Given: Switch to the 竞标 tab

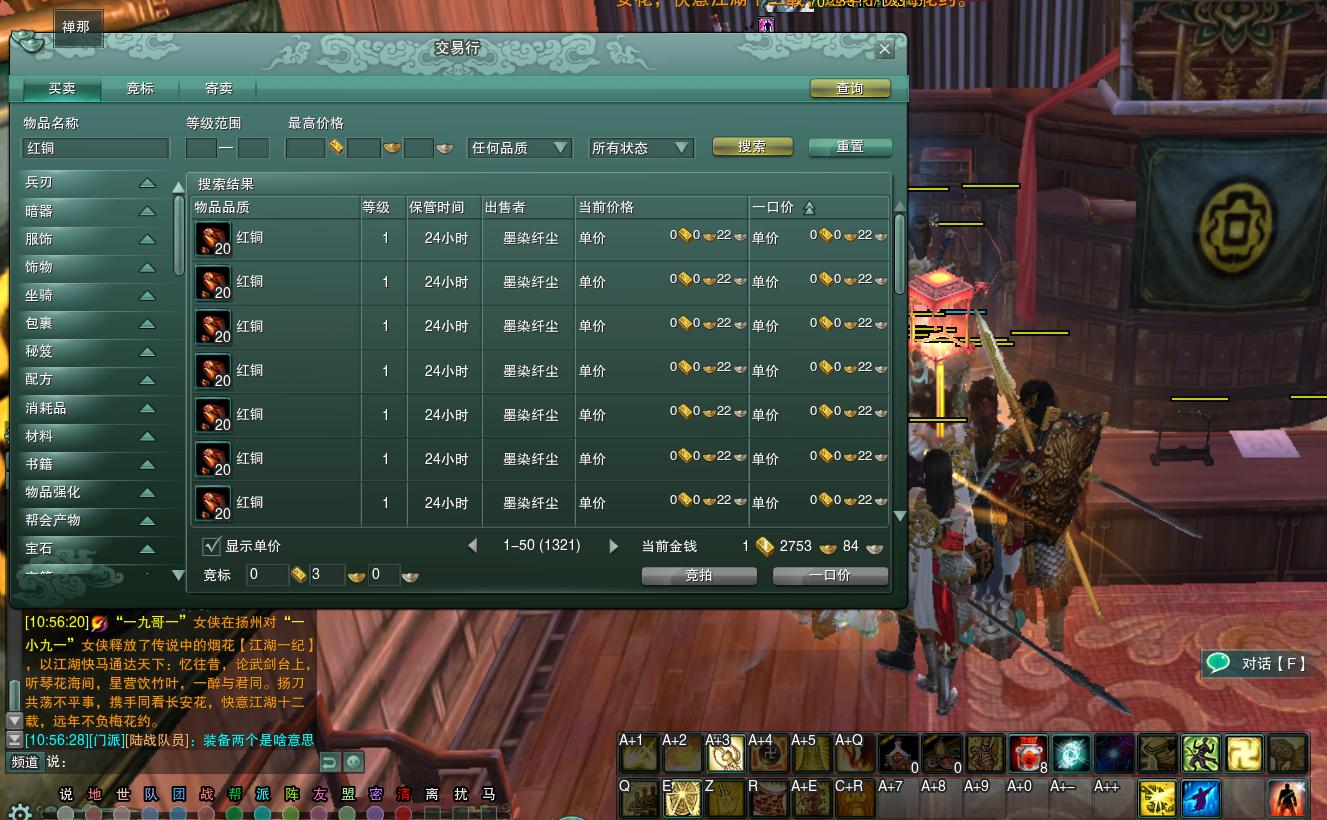Looking at the screenshot, I should (140, 89).
